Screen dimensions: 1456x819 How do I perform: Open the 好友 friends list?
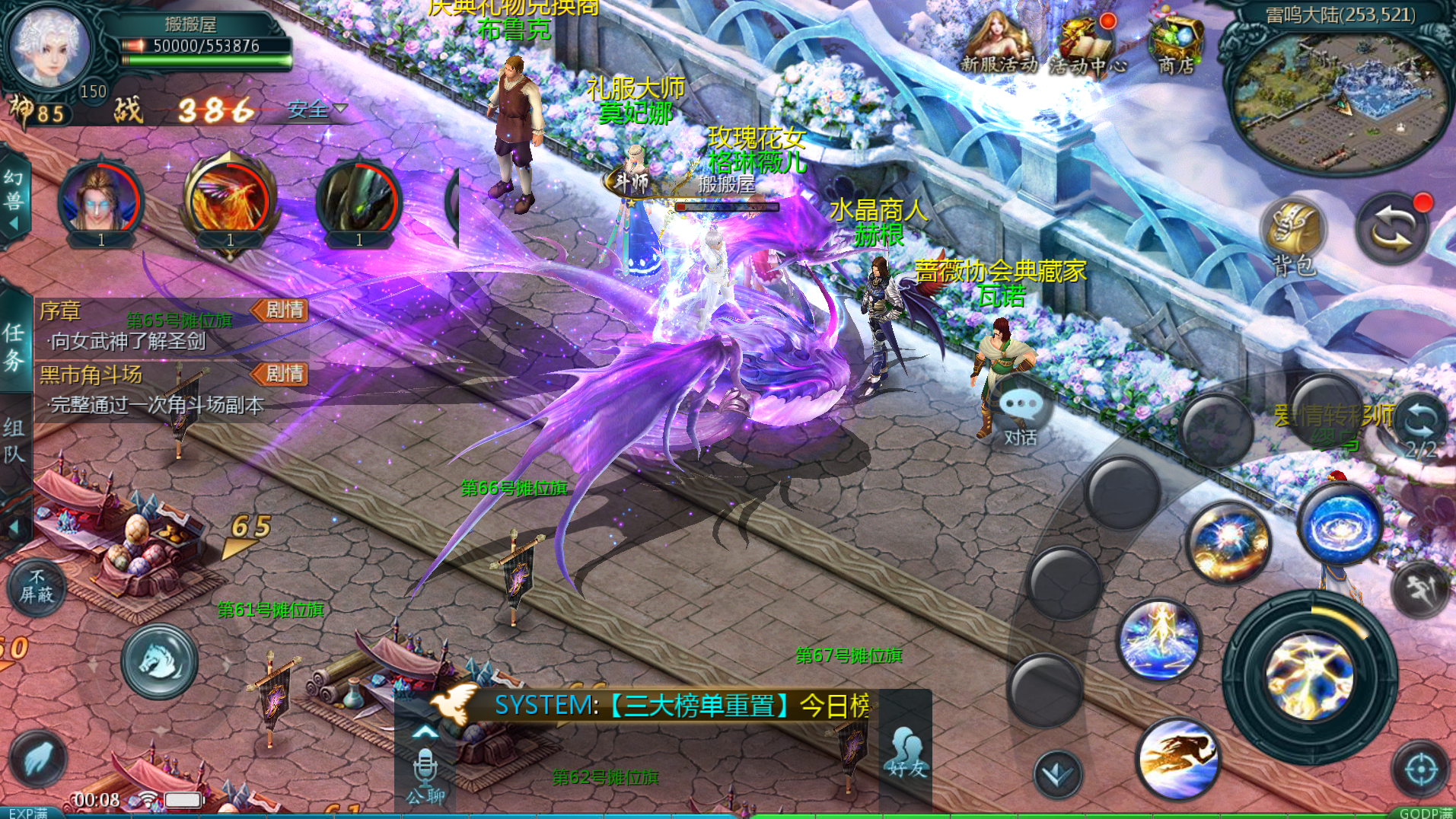click(x=905, y=754)
